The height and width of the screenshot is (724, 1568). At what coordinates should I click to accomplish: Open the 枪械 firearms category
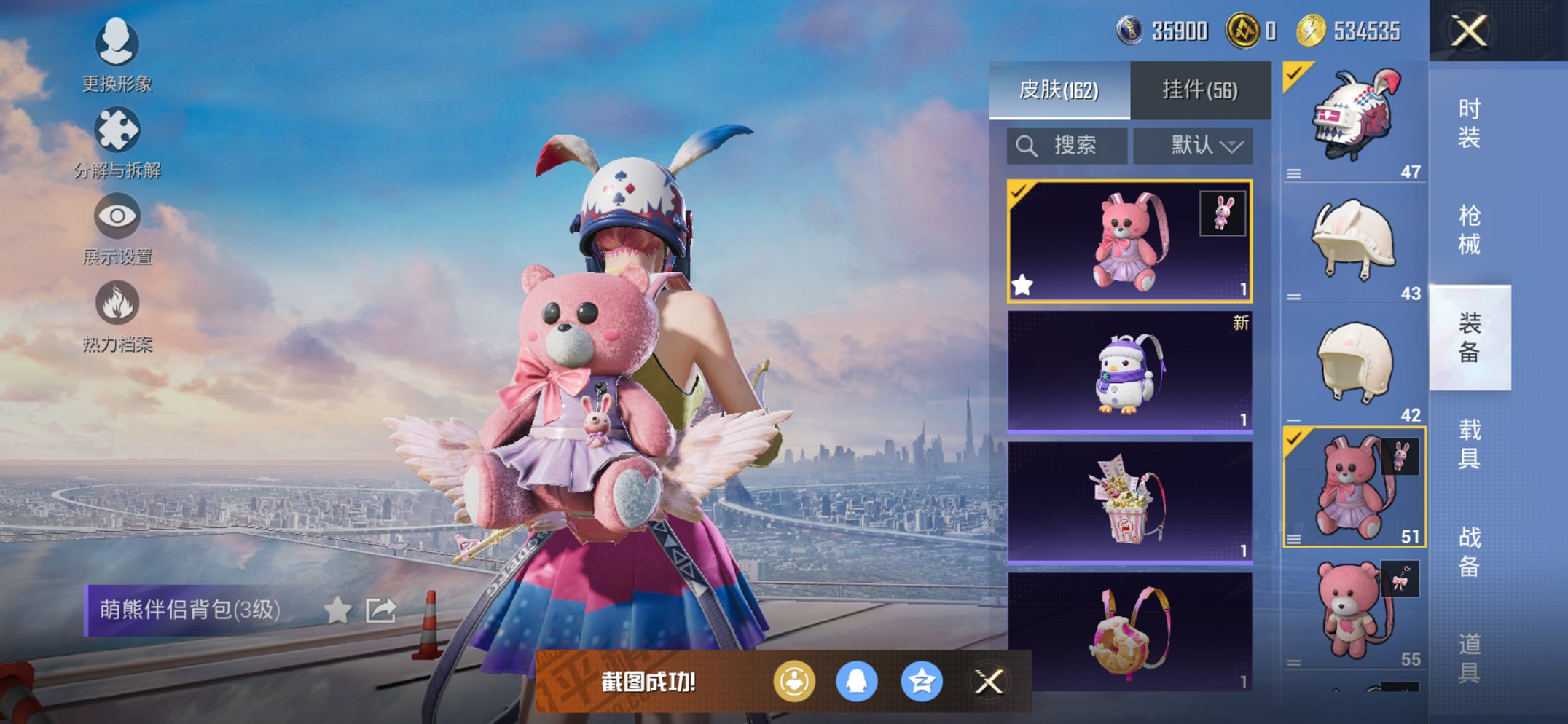(x=1469, y=230)
